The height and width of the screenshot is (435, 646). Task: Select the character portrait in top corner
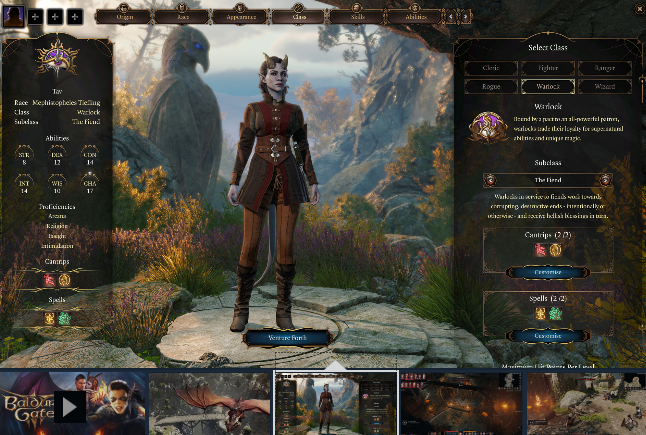pos(14,17)
